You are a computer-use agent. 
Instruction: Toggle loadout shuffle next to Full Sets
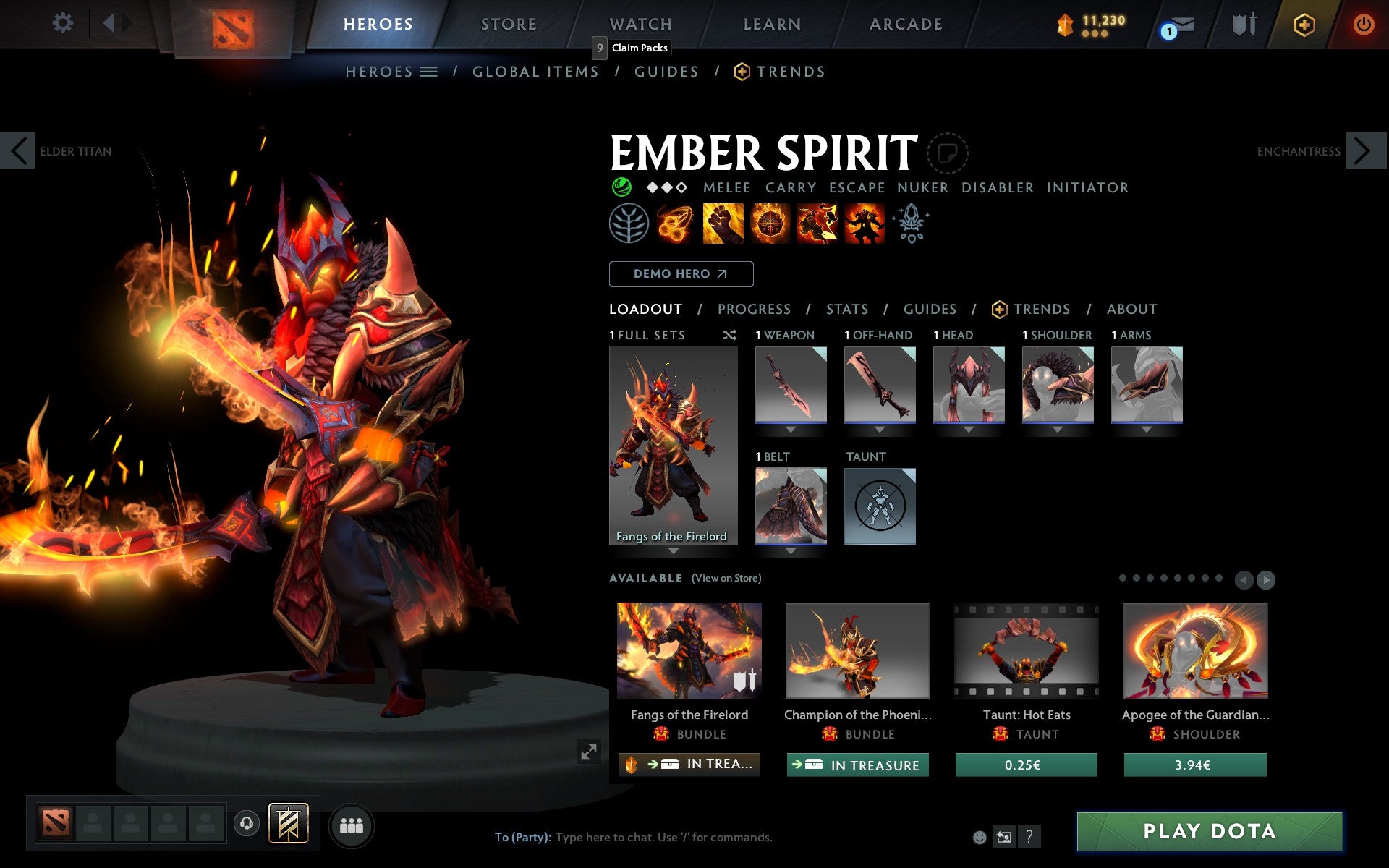click(x=729, y=336)
